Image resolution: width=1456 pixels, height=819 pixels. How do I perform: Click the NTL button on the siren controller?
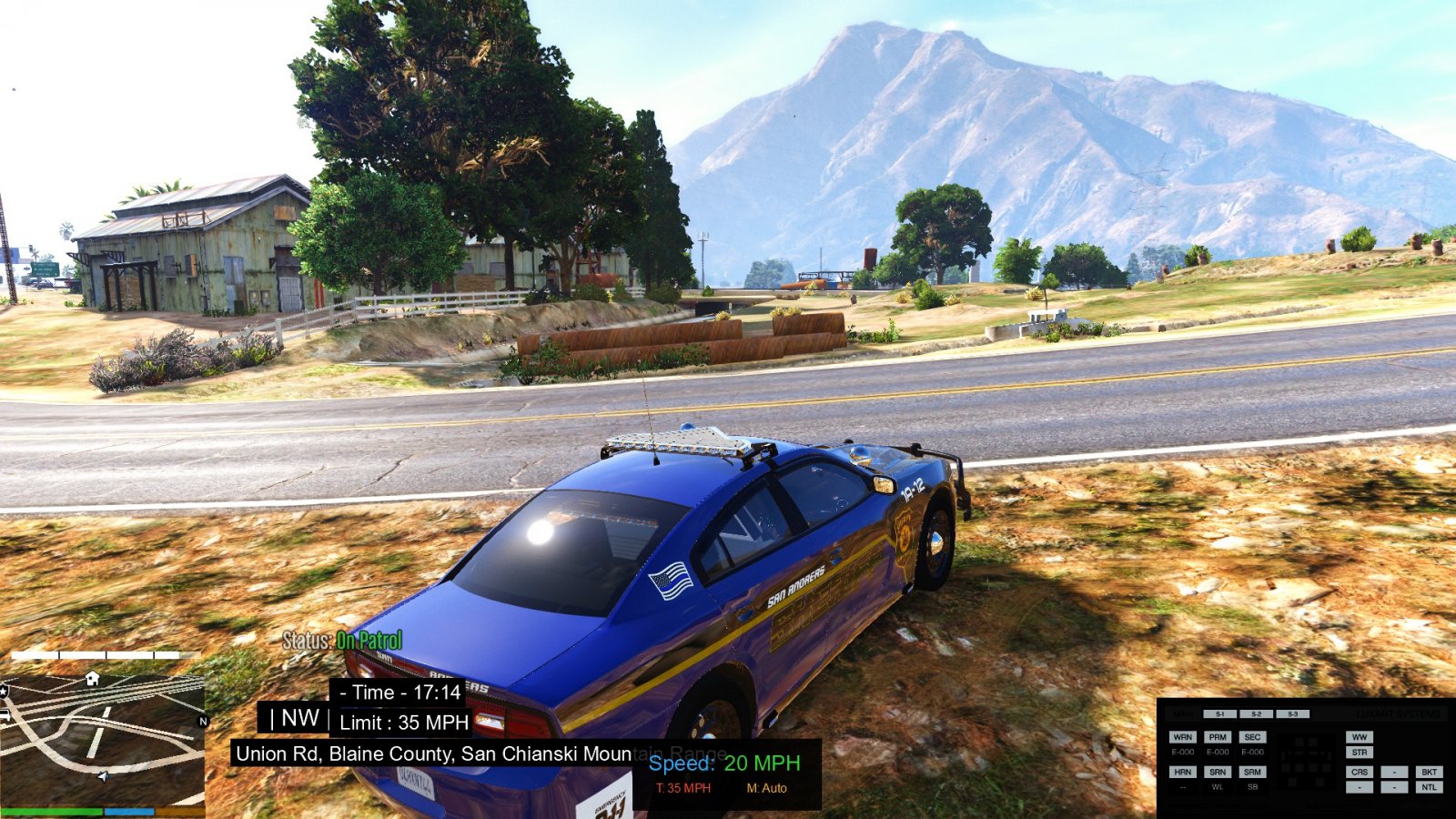pyautogui.click(x=1429, y=787)
